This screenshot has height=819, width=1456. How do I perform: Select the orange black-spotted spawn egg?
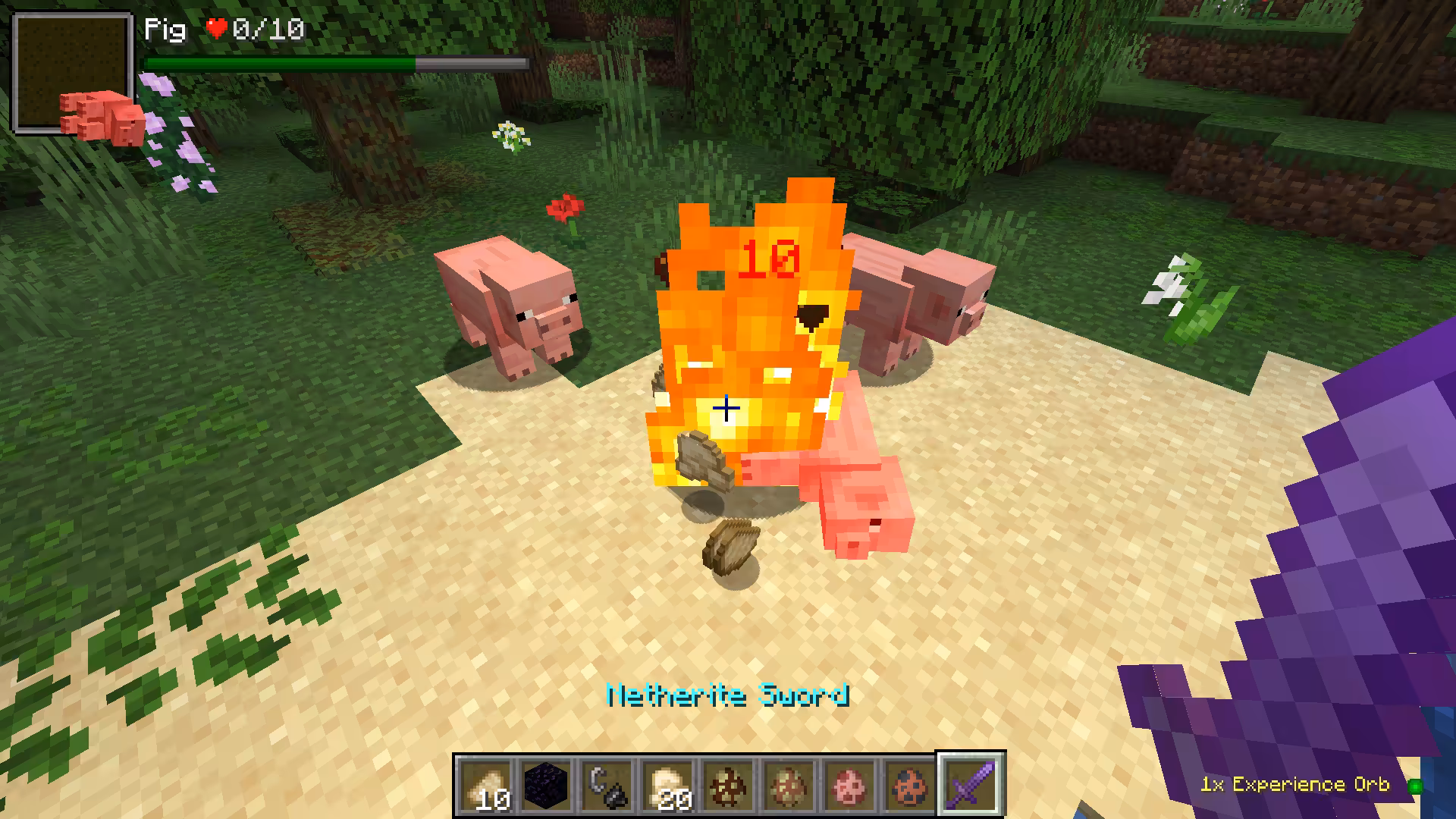coord(910,786)
